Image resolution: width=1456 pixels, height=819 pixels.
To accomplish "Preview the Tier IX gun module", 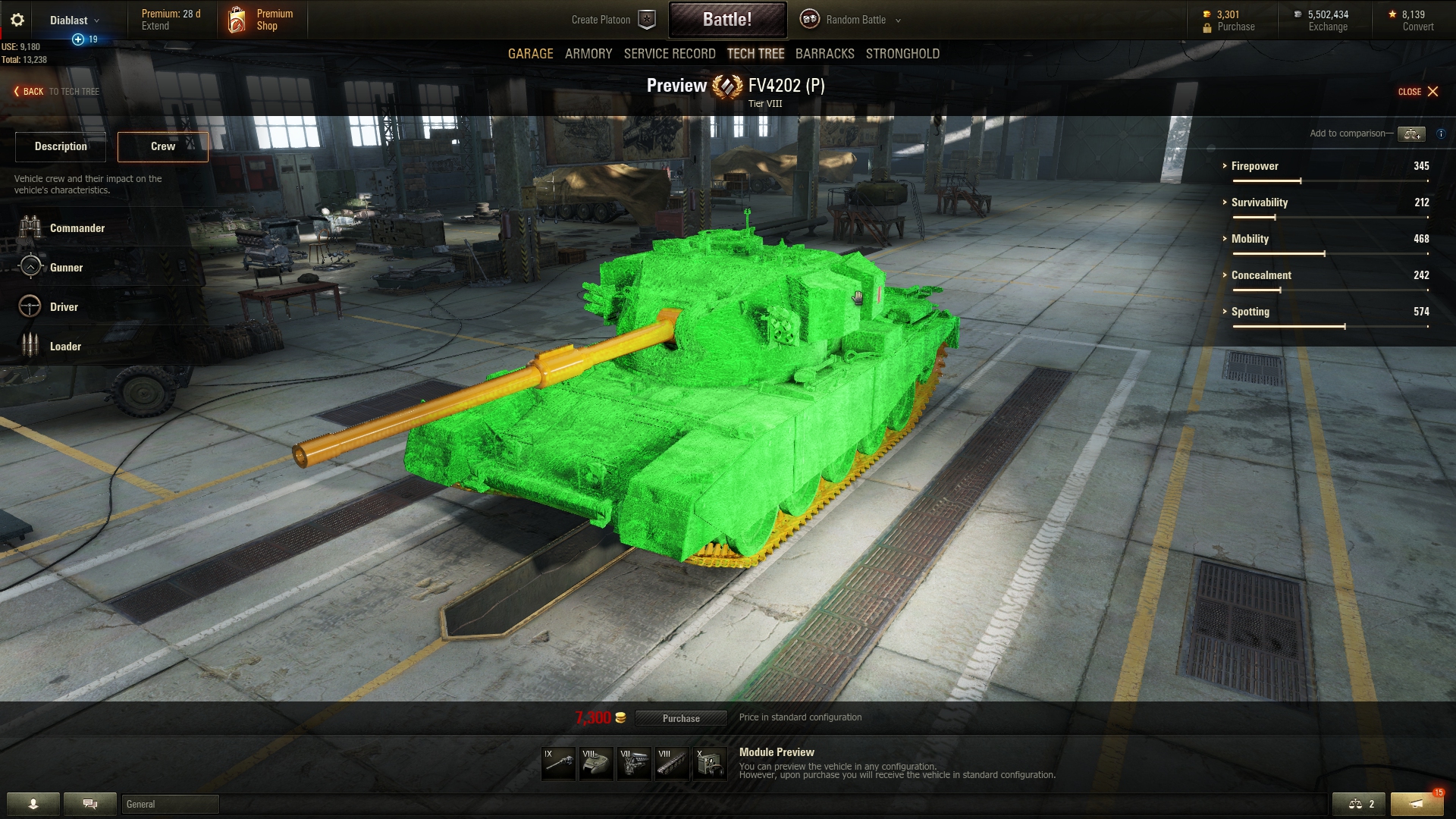I will pos(559,763).
